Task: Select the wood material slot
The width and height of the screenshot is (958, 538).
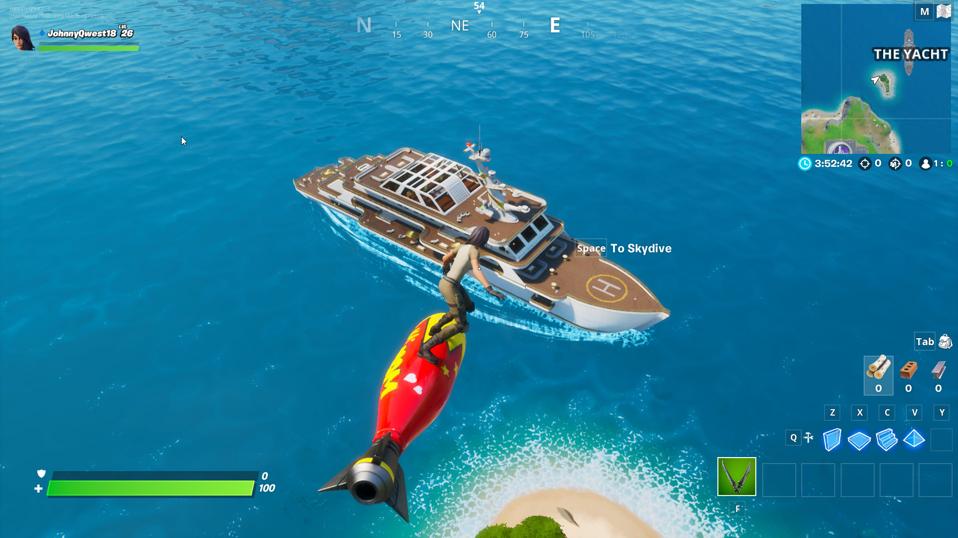Action: (878, 370)
